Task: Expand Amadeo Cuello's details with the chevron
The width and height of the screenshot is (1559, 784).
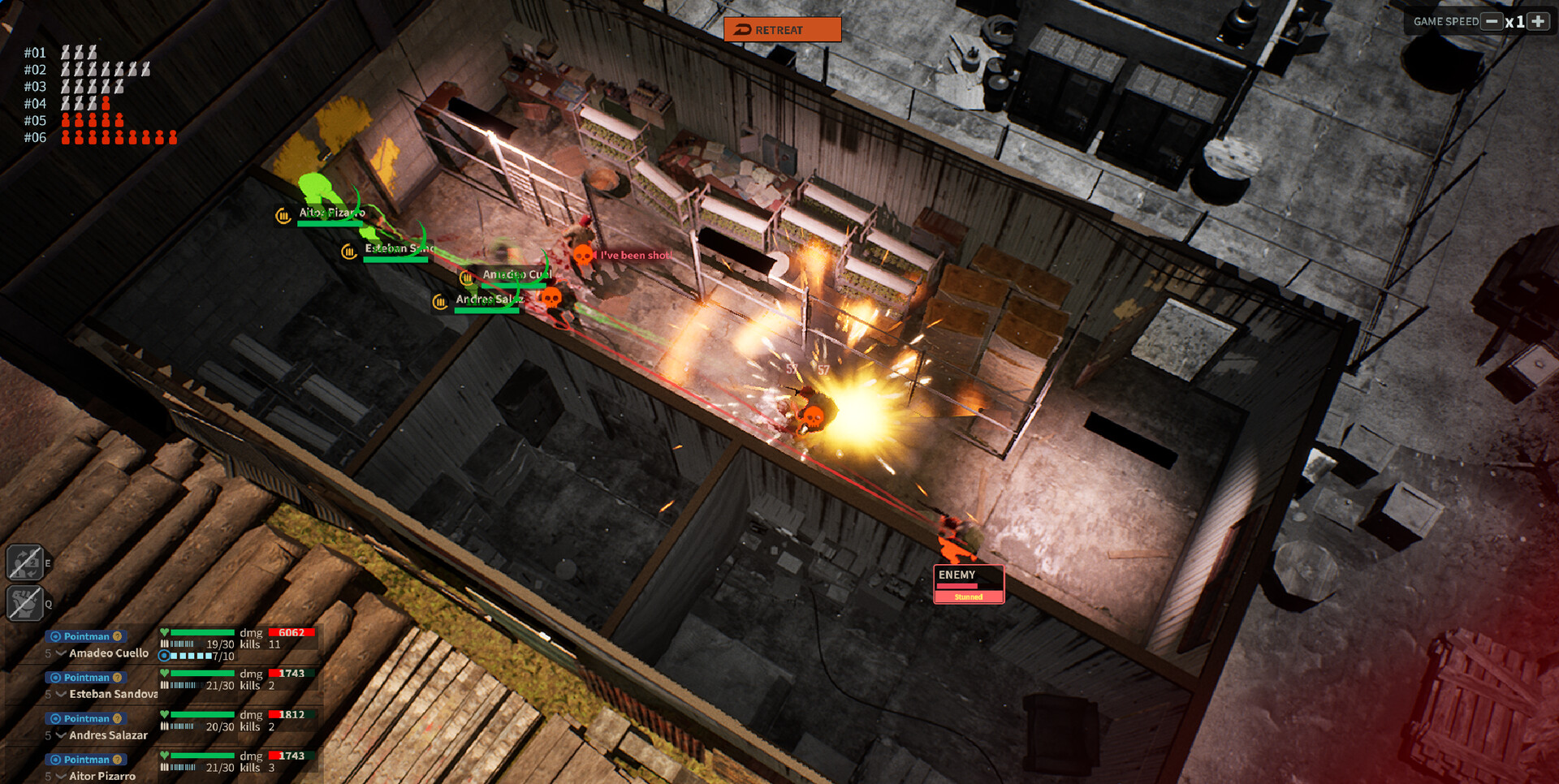Action: point(60,653)
